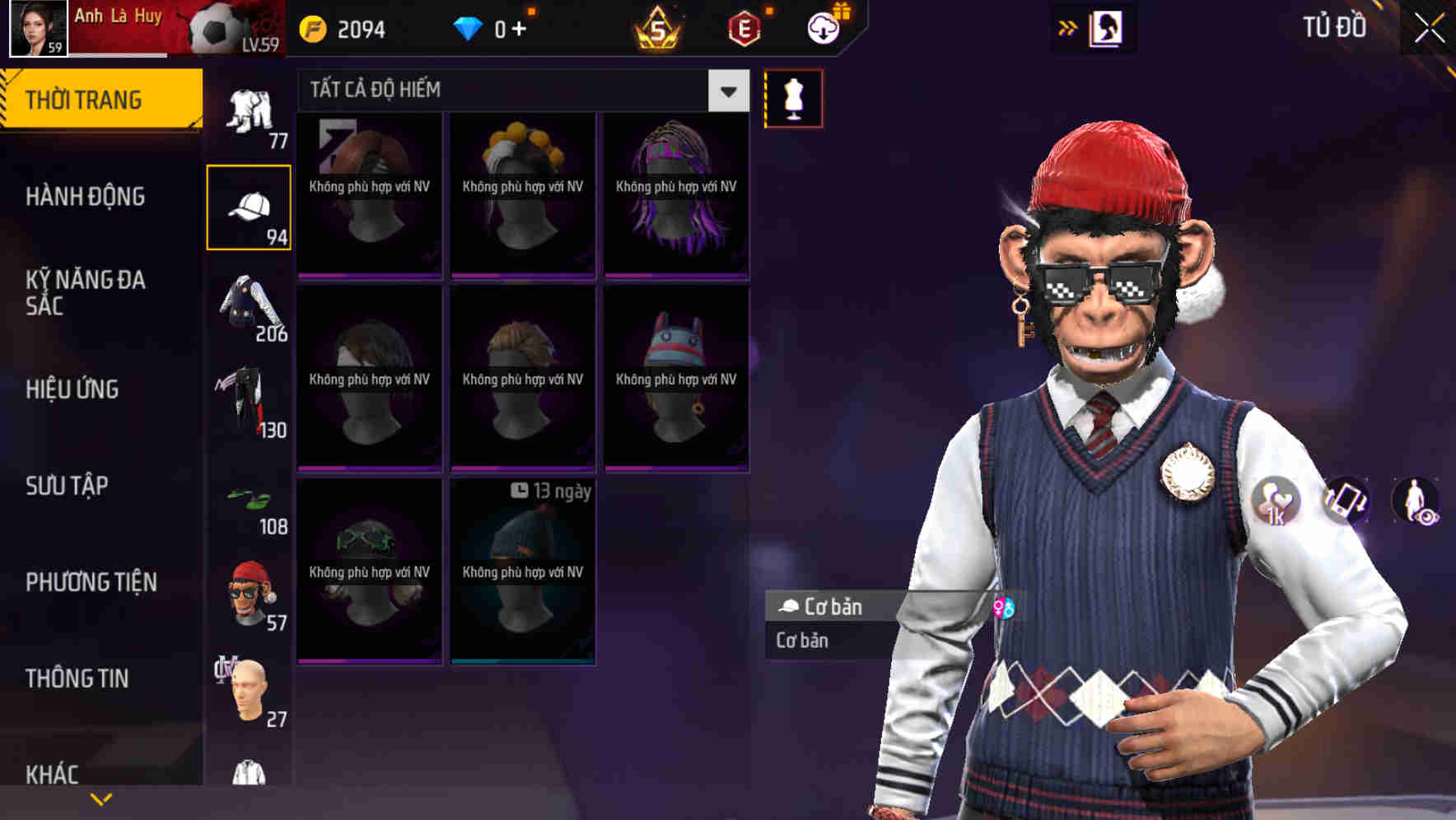Toggle the collapse arrows next to album icon
The width and height of the screenshot is (1456, 820).
pos(1068,26)
